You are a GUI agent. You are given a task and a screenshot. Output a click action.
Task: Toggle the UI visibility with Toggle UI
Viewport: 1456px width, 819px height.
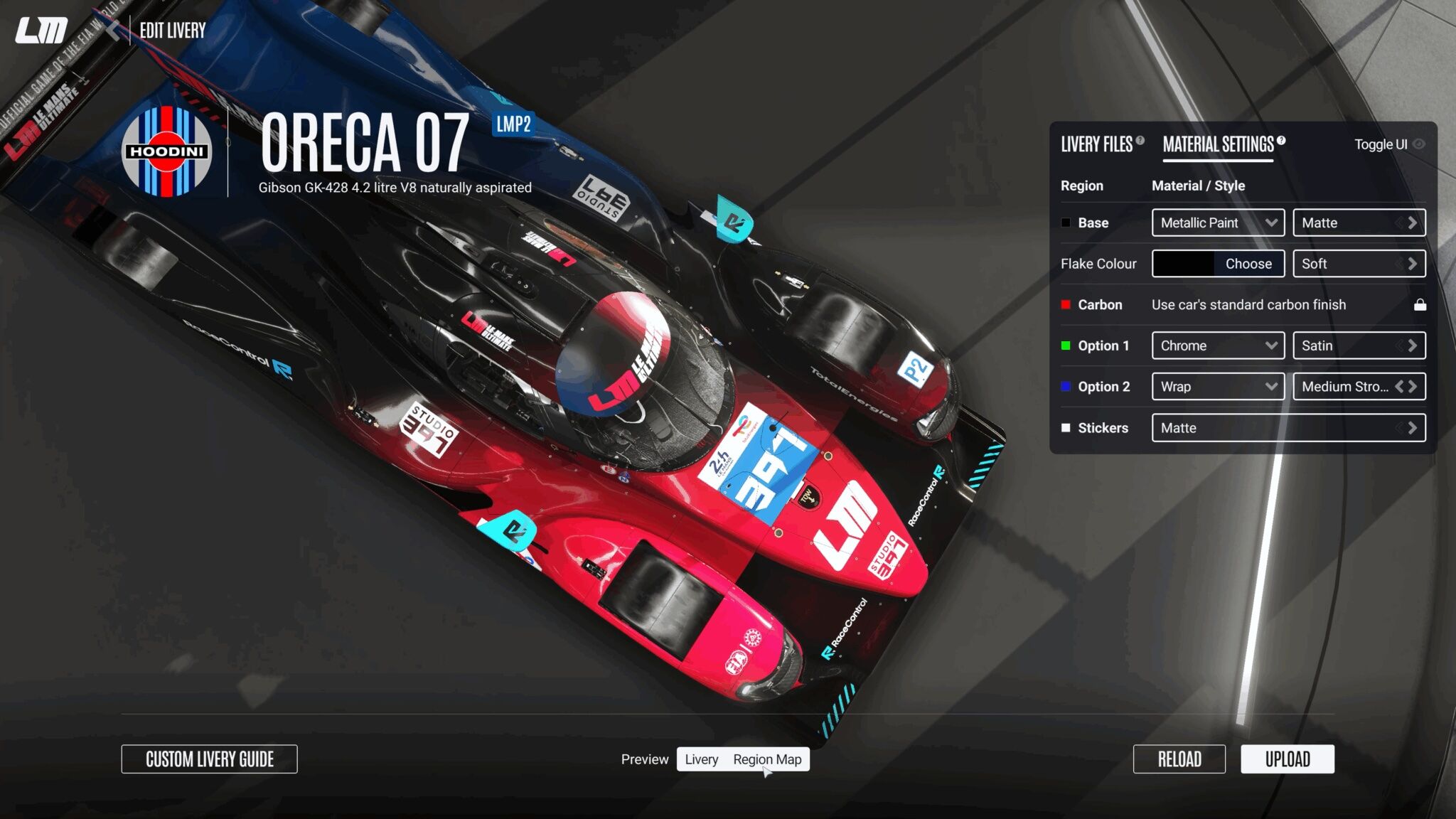click(1380, 144)
